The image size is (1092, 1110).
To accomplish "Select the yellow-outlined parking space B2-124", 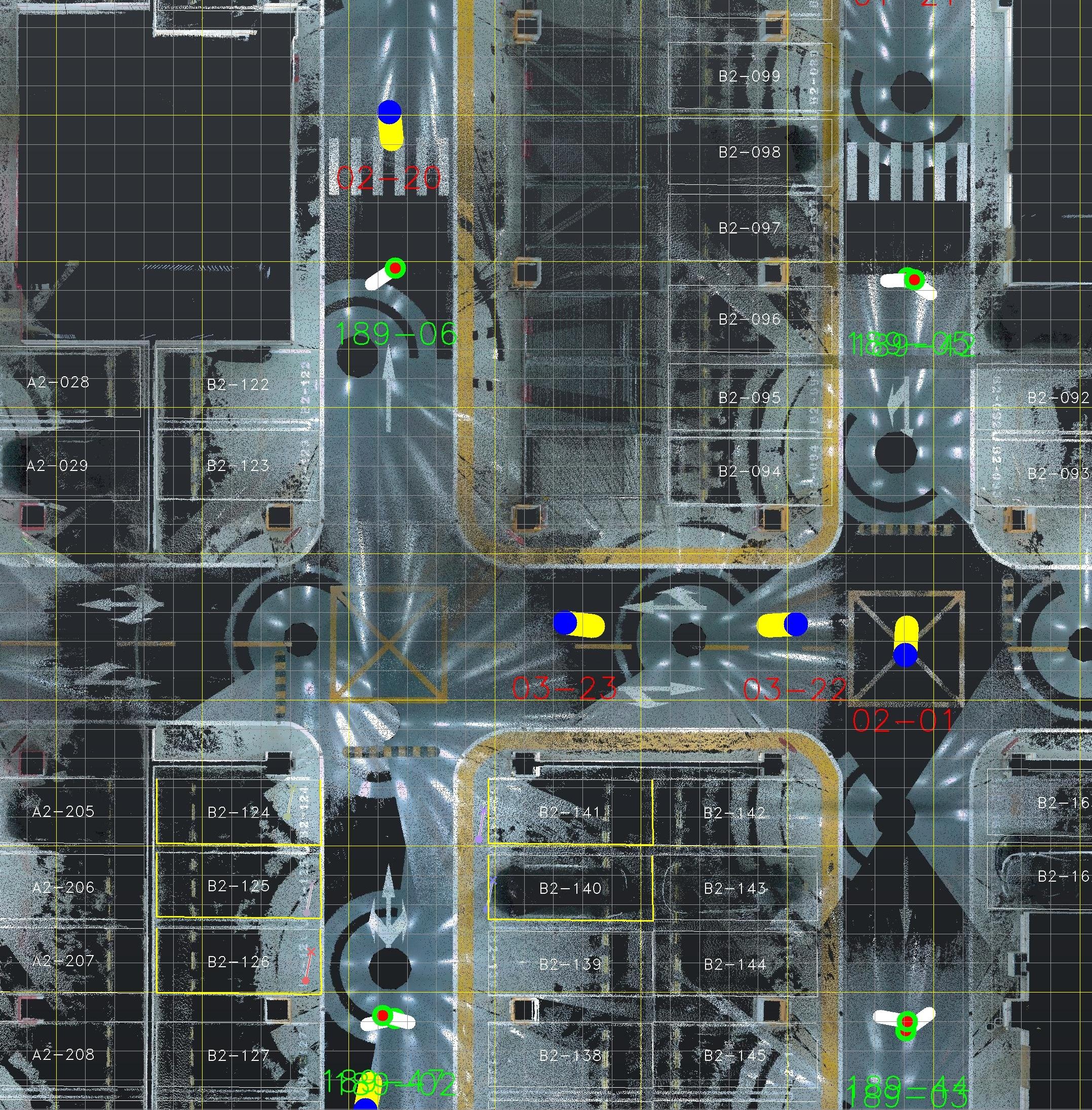I will click(238, 812).
